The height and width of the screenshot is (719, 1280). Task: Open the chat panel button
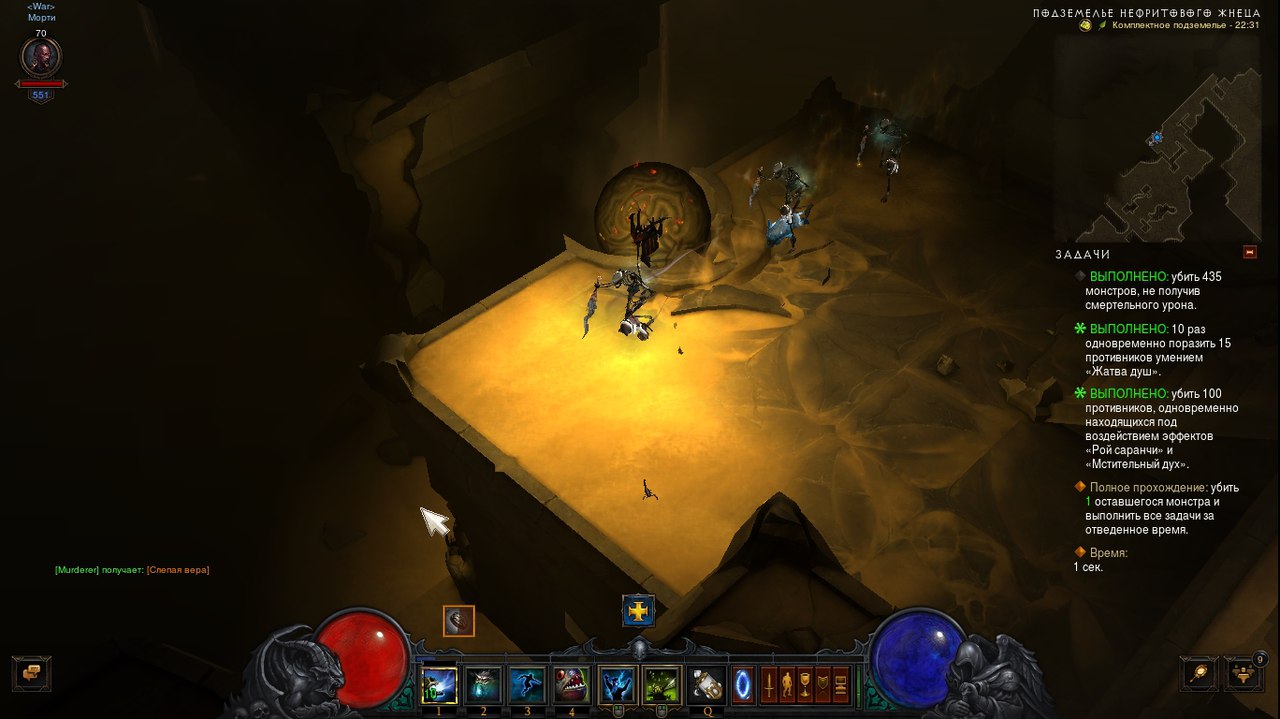click(x=31, y=672)
